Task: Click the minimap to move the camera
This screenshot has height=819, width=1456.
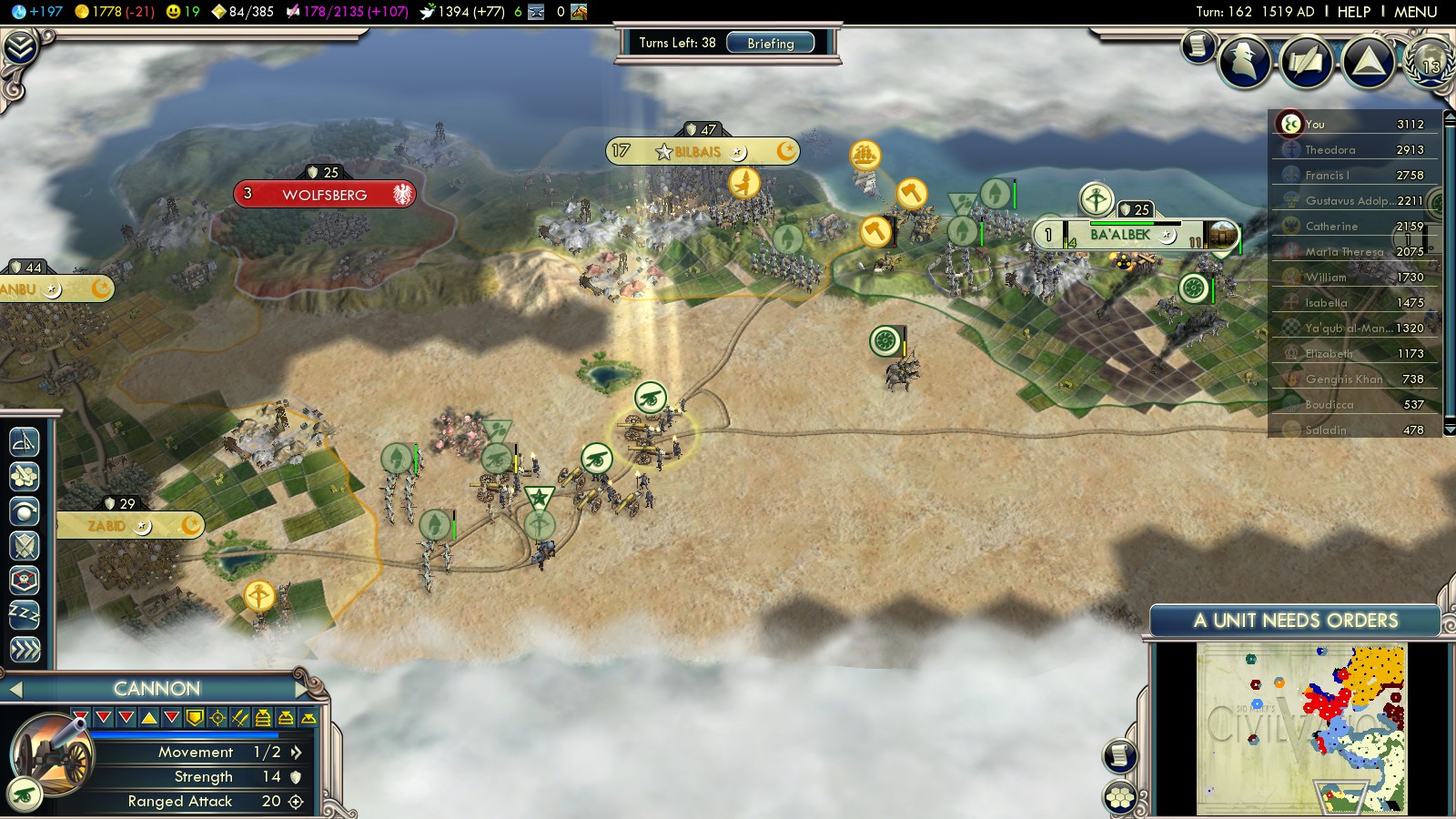Action: pos(1301,728)
